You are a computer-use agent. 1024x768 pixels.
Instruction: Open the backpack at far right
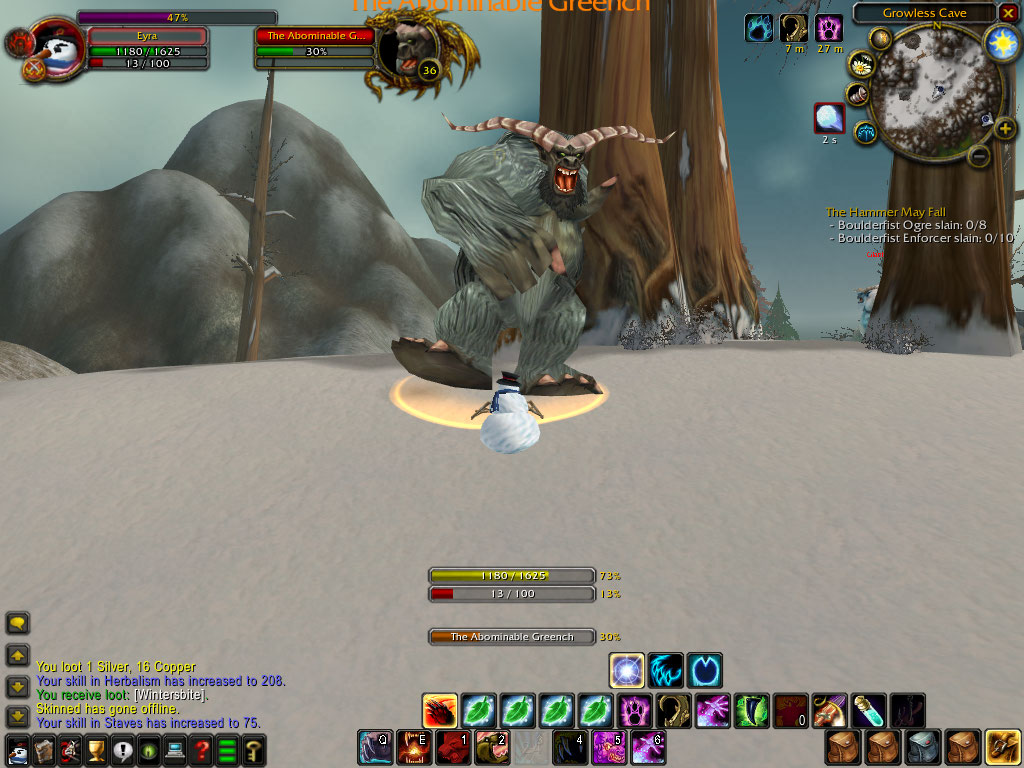point(1003,747)
